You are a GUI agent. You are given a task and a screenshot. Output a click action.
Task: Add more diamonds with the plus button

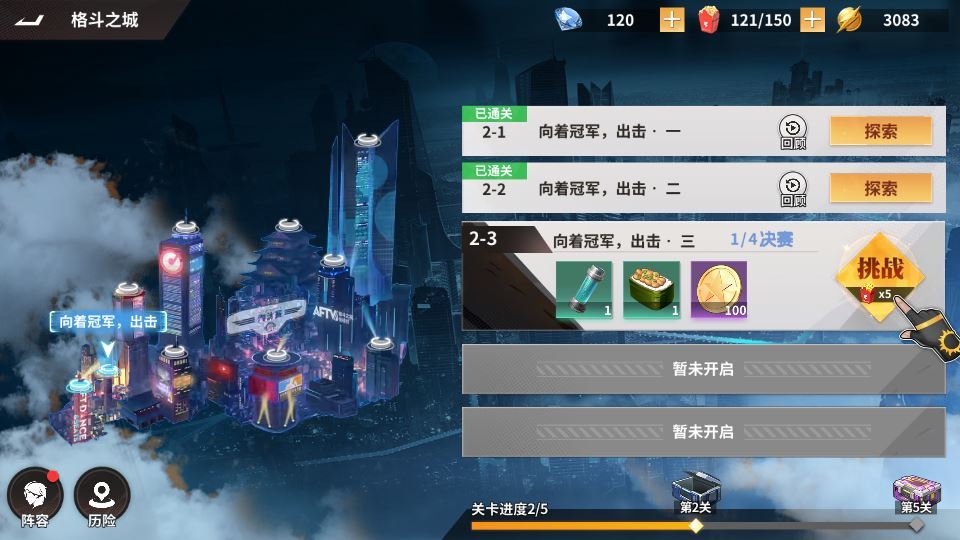click(x=672, y=20)
